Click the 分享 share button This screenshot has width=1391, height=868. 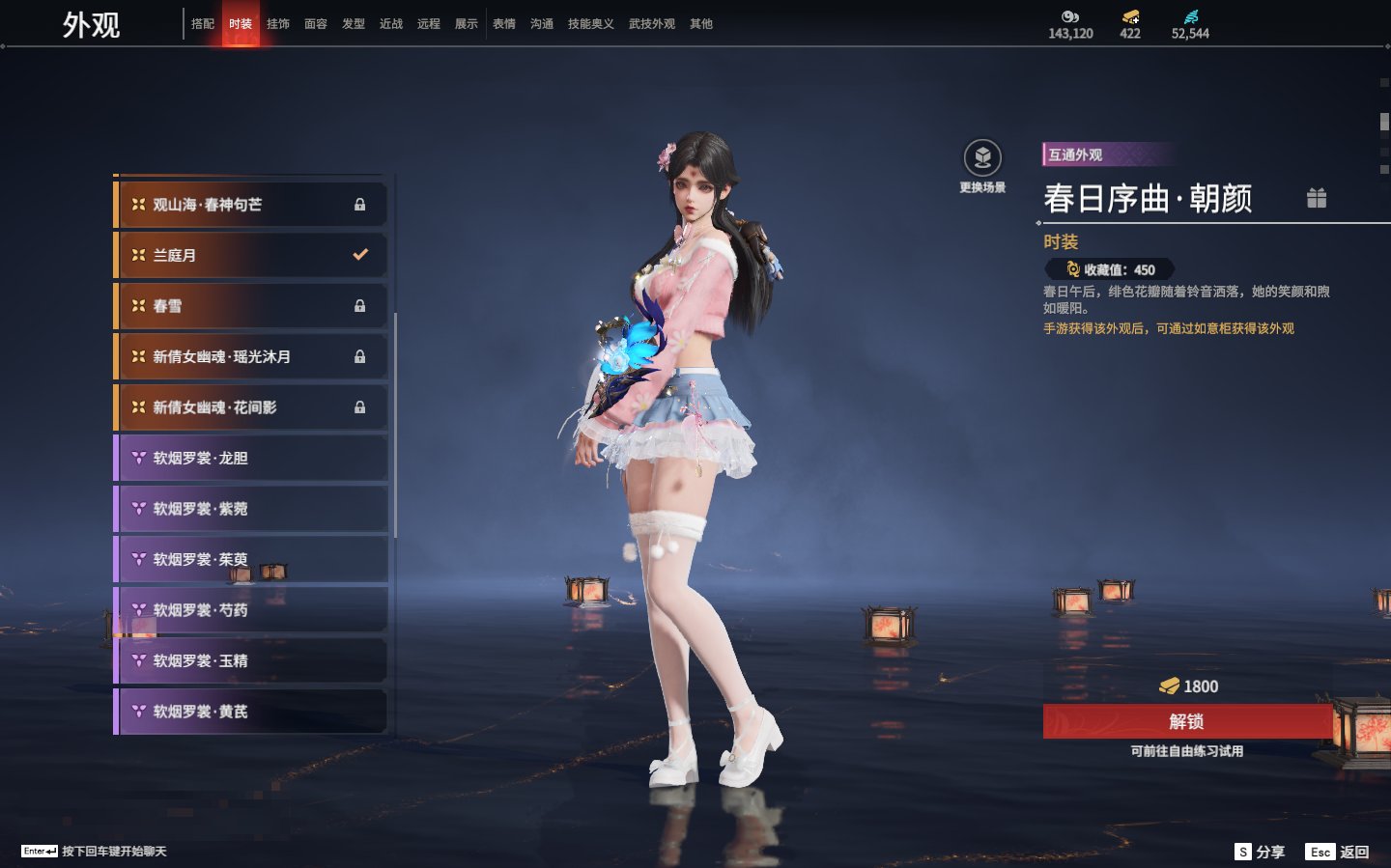pos(1261,852)
